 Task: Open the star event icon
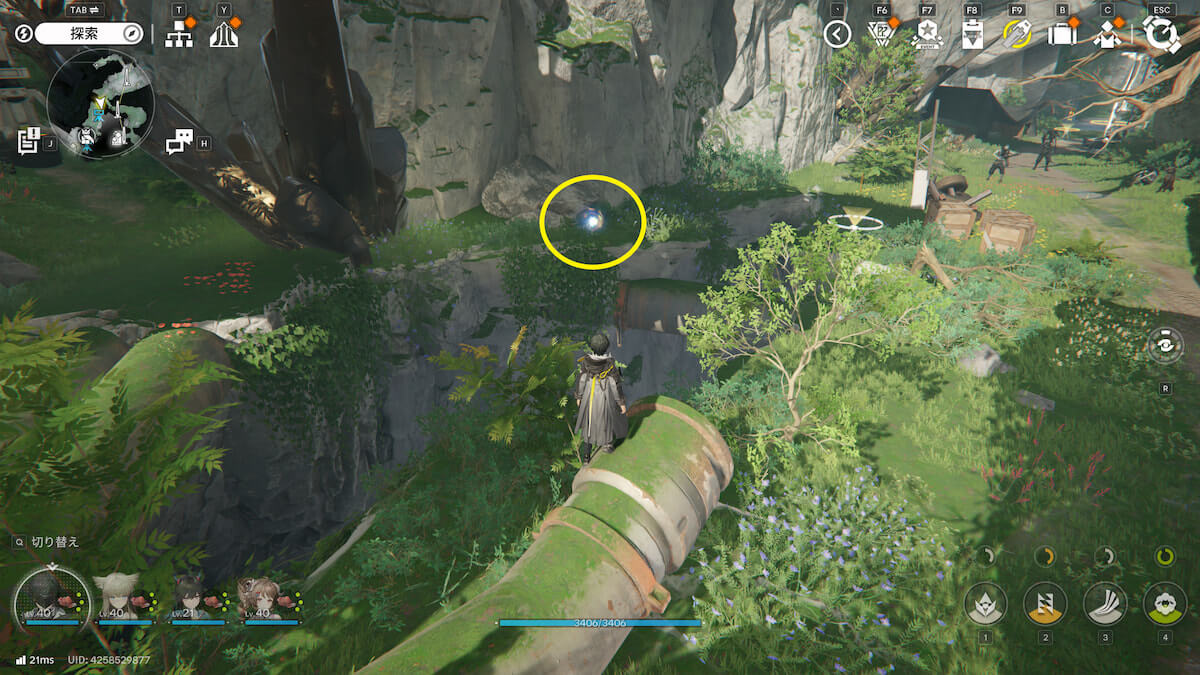pyautogui.click(x=926, y=35)
